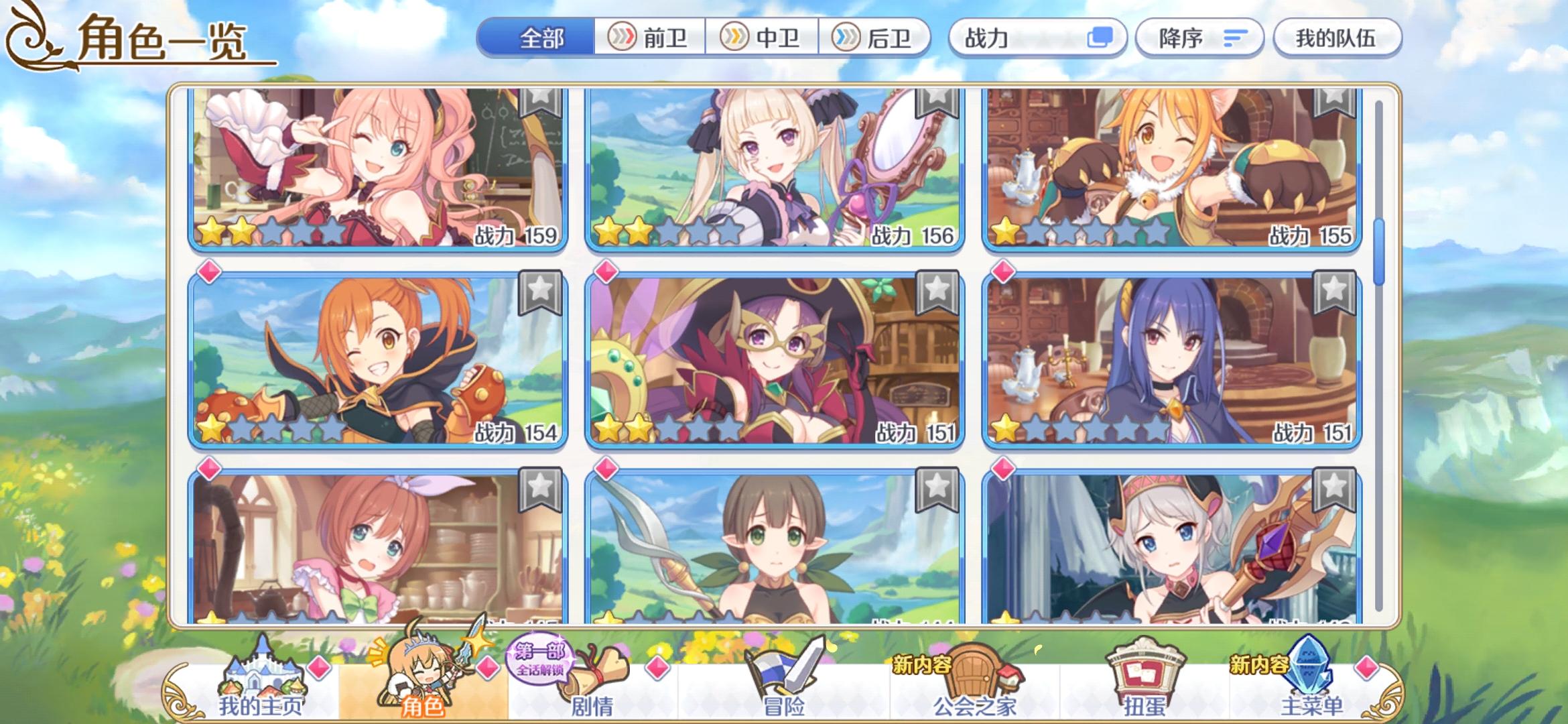Switch to the 后卫 tab
1568x724 pixels.
878,38
